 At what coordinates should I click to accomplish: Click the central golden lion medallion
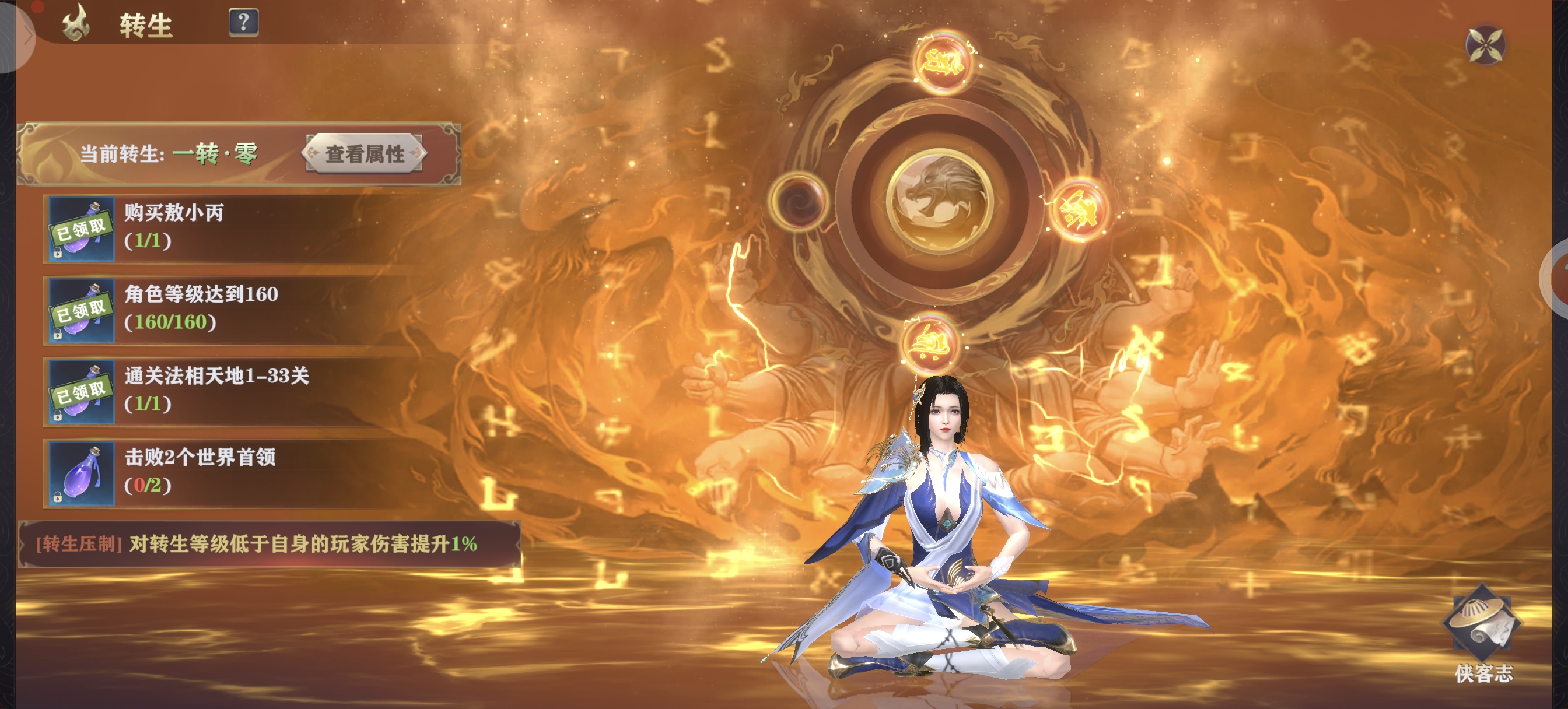[939, 201]
